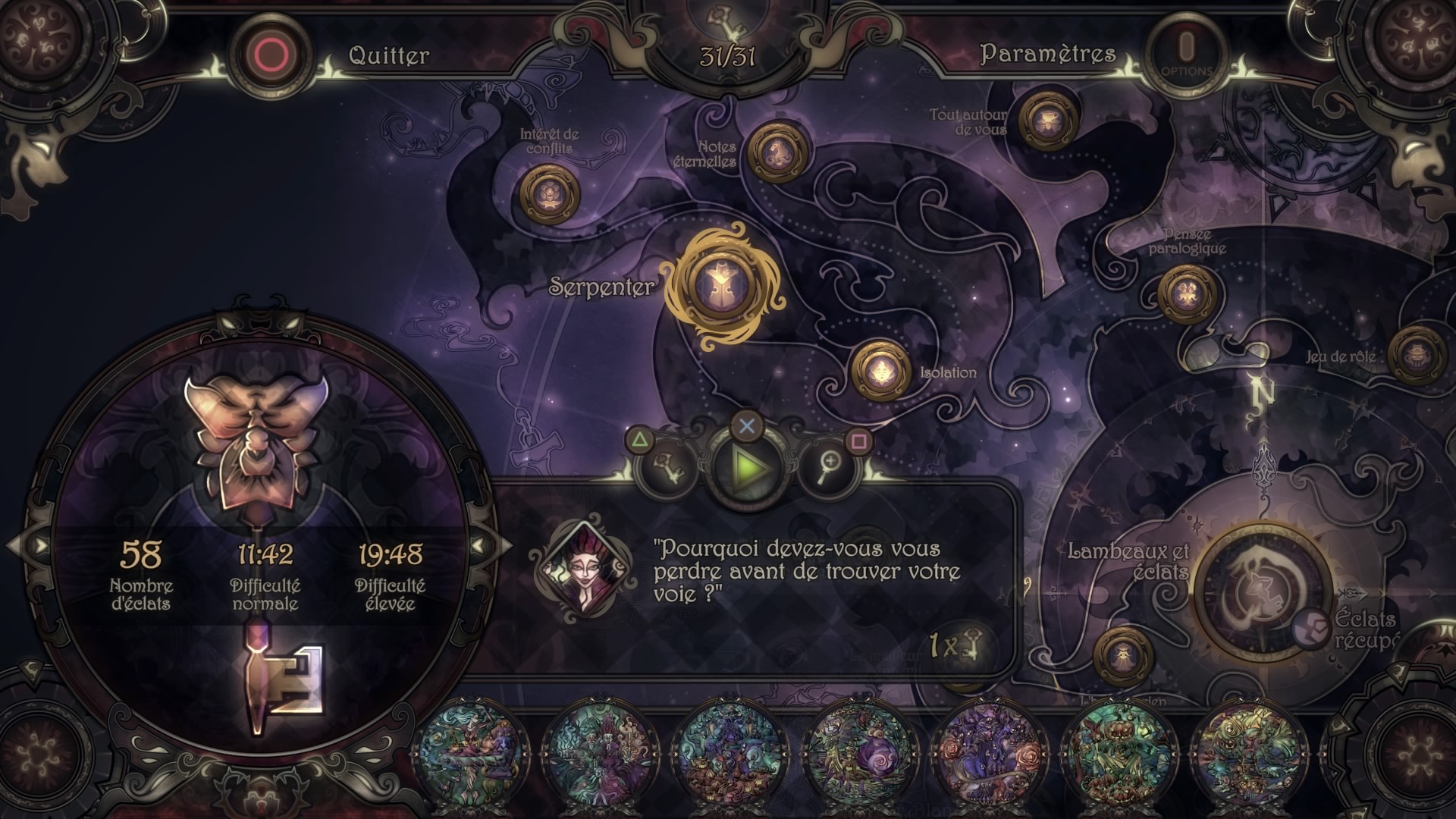
Task: Pick the Tout autour de vous level node
Action: pyautogui.click(x=1049, y=120)
